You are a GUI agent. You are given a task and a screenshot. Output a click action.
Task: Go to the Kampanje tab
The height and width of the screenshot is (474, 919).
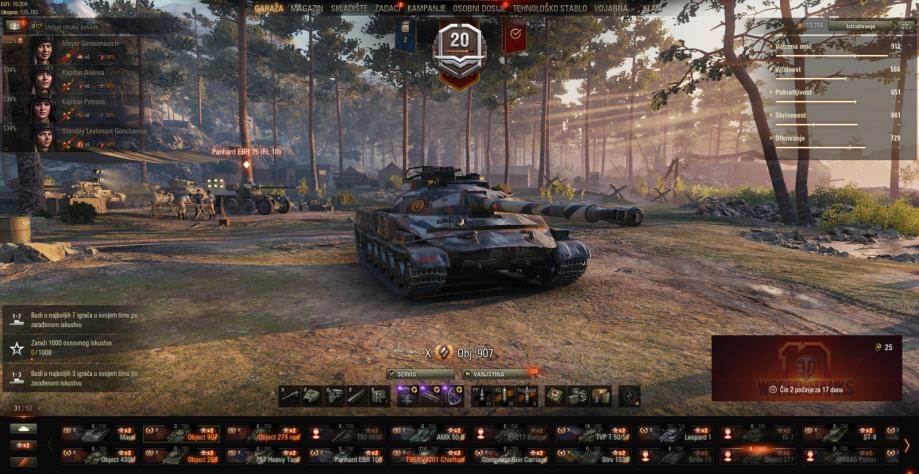pos(426,8)
